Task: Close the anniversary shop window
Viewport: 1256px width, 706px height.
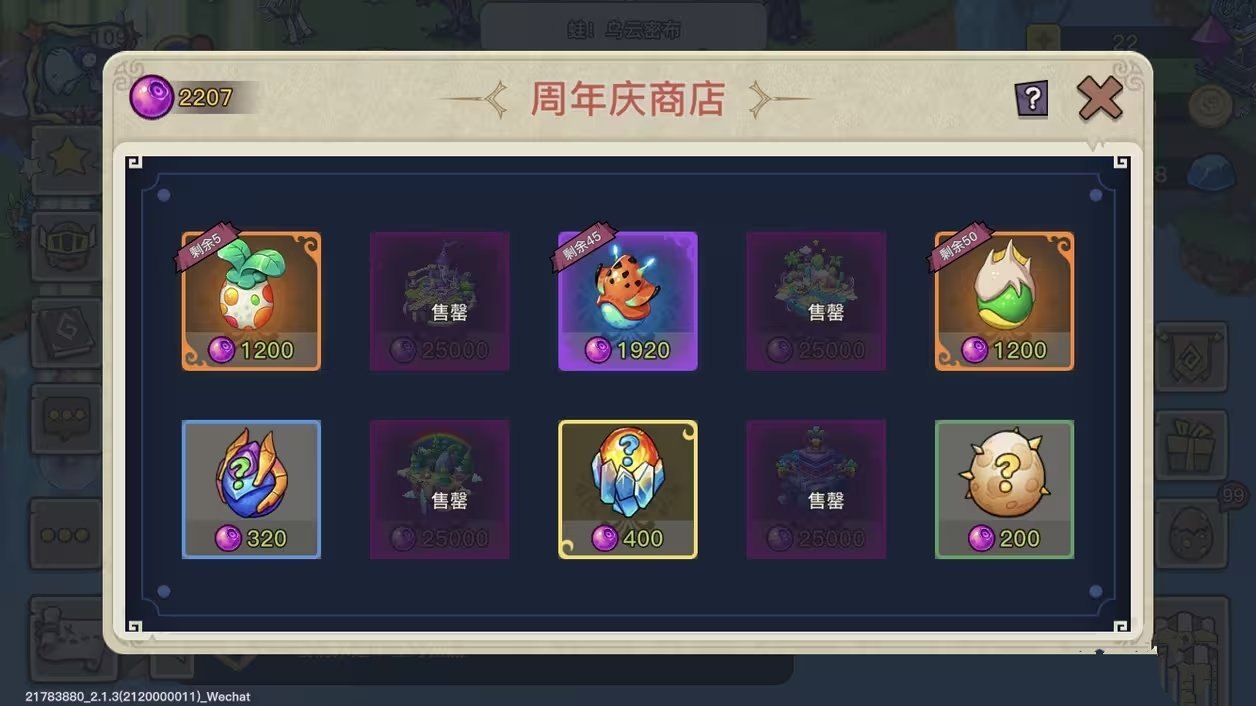Action: pyautogui.click(x=1100, y=98)
